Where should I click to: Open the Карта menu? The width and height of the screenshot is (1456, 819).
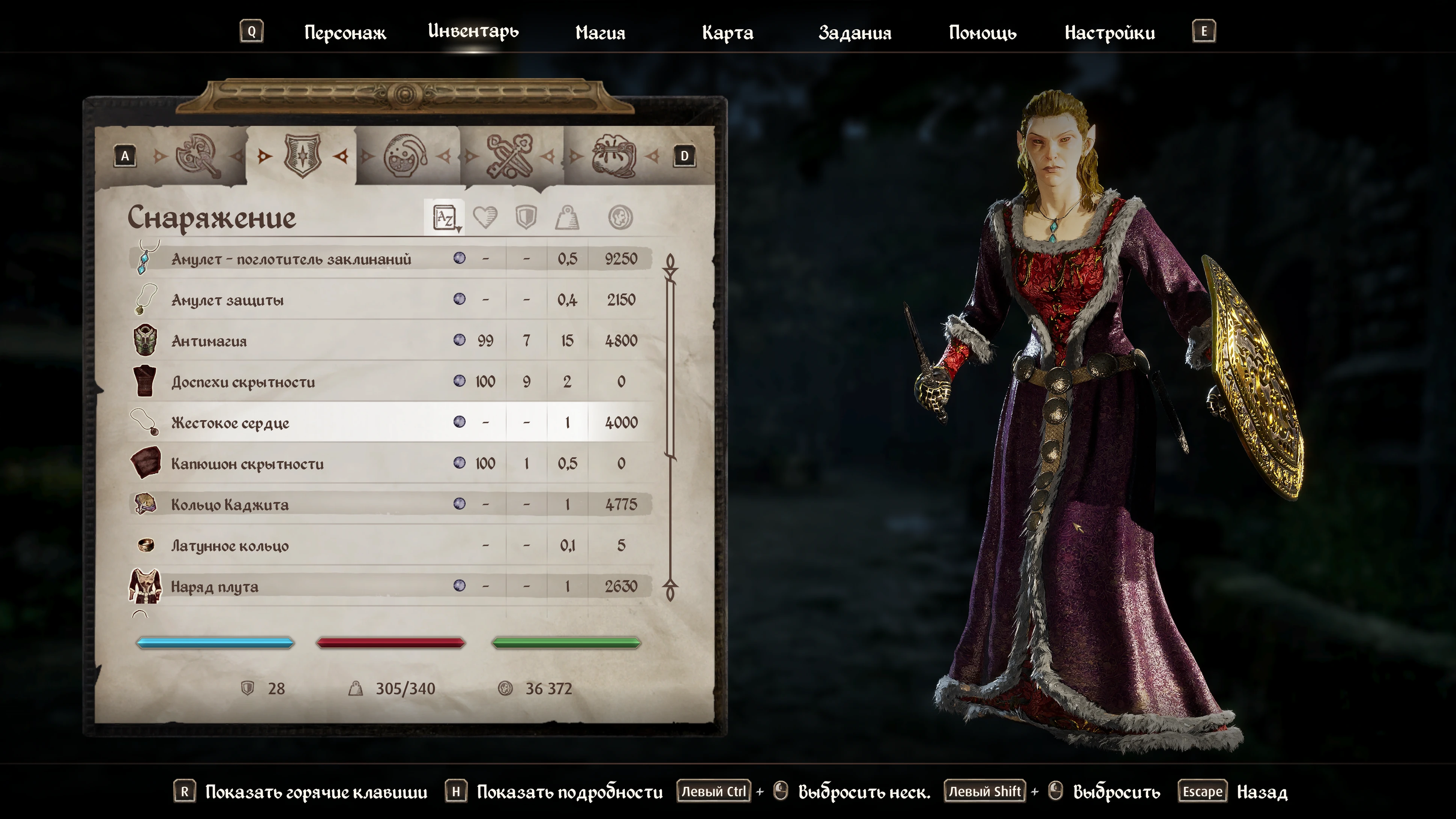(727, 33)
